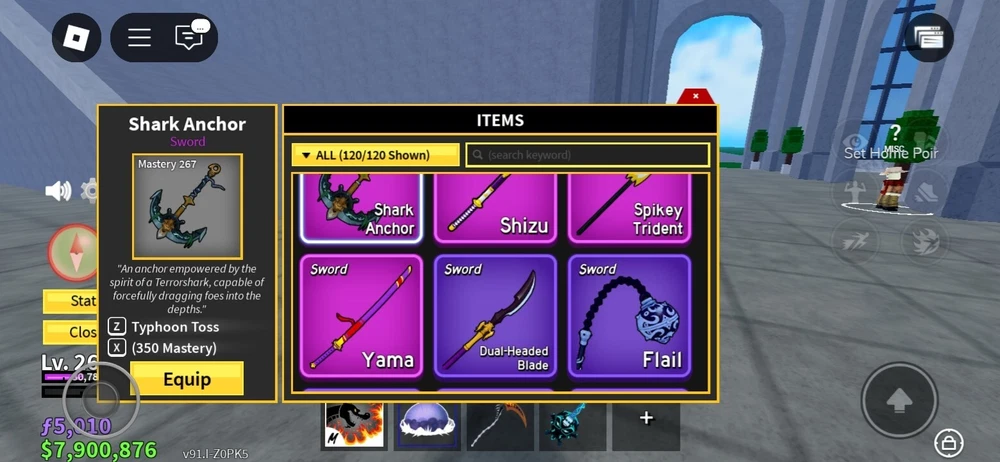Choose the Yama sword tile
Image resolution: width=1000 pixels, height=462 pixels.
[x=361, y=315]
